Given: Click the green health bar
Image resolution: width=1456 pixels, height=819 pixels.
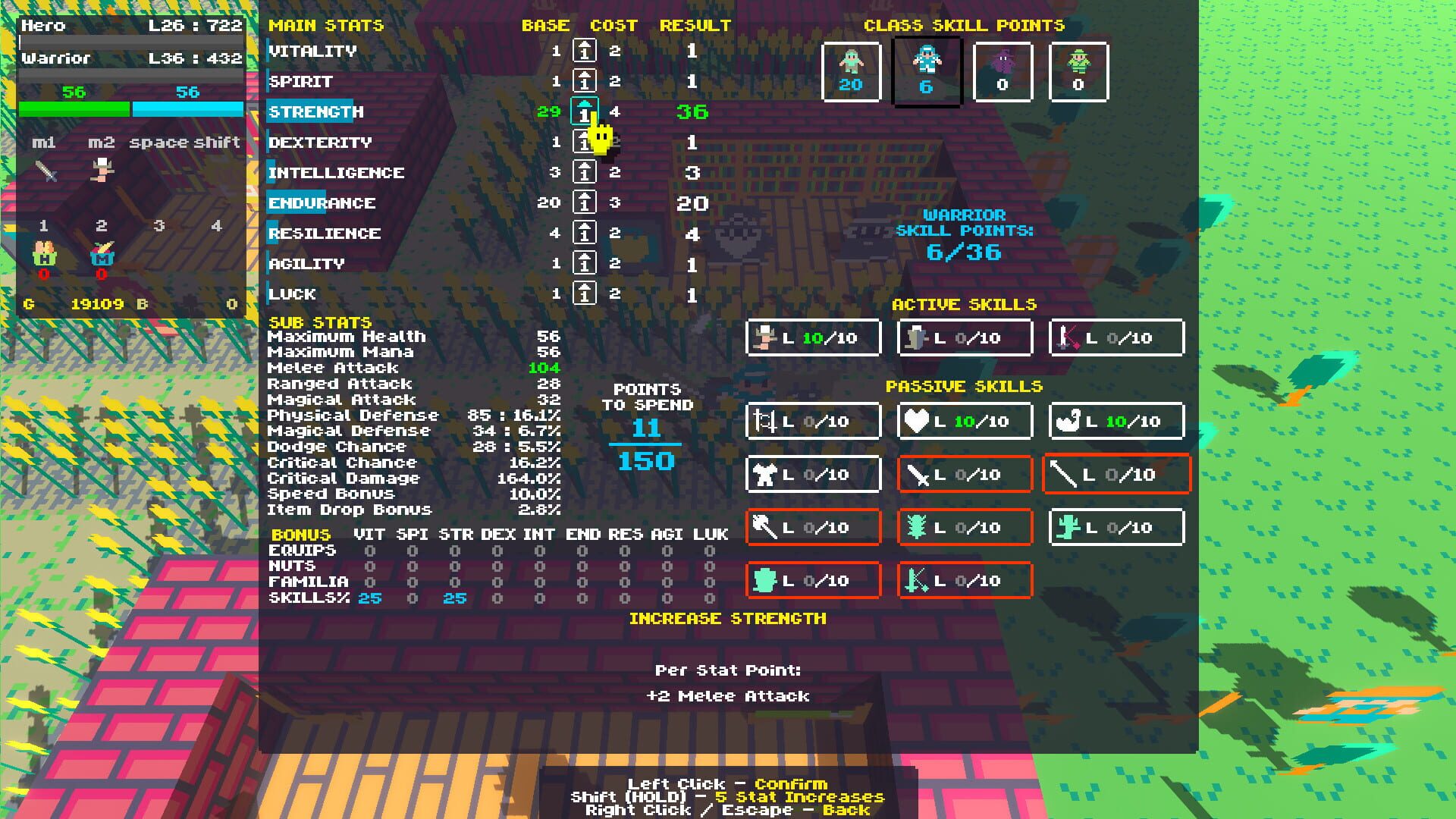Looking at the screenshot, I should [72, 108].
